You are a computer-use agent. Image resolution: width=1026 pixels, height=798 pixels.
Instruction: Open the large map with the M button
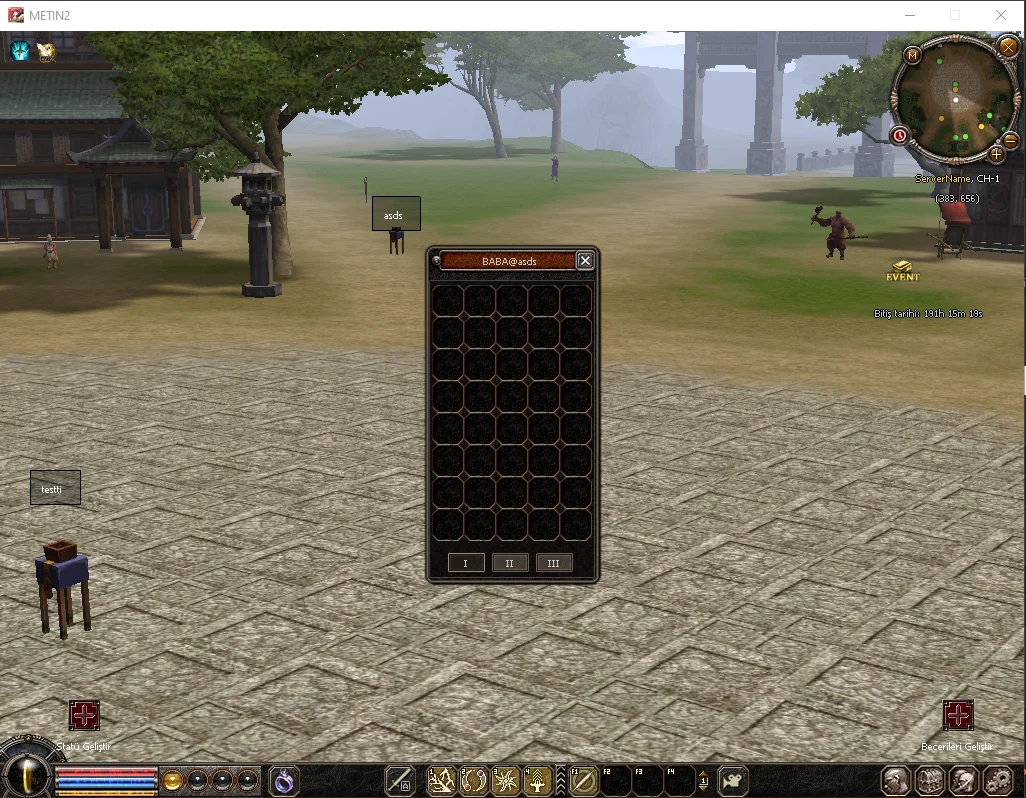tap(912, 55)
